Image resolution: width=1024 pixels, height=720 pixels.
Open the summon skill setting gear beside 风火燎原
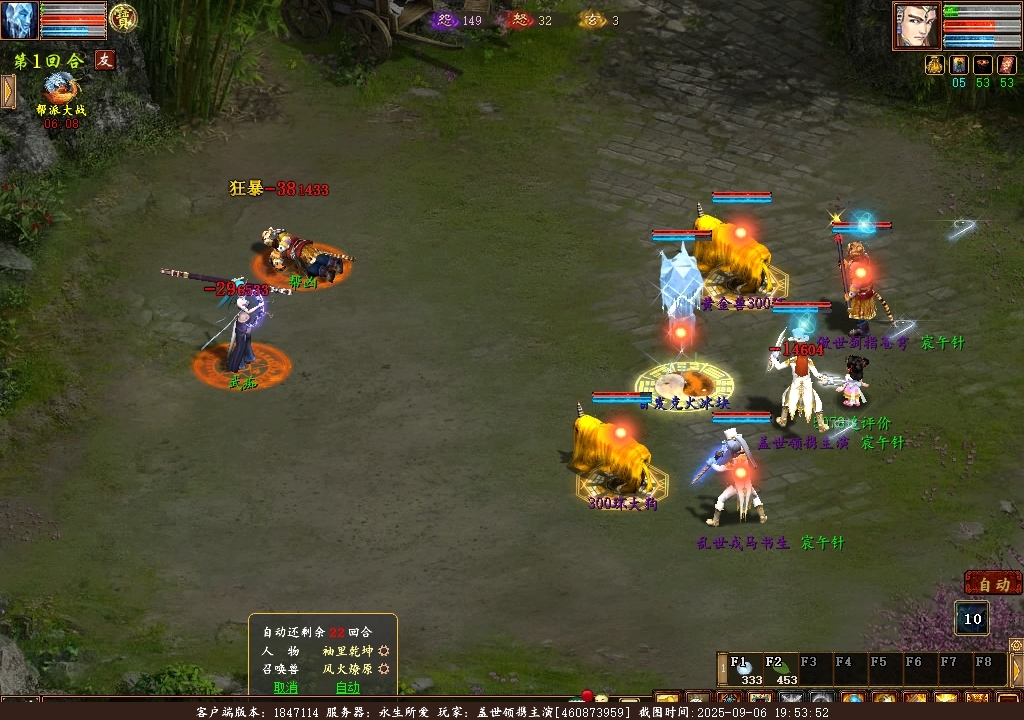(382, 669)
